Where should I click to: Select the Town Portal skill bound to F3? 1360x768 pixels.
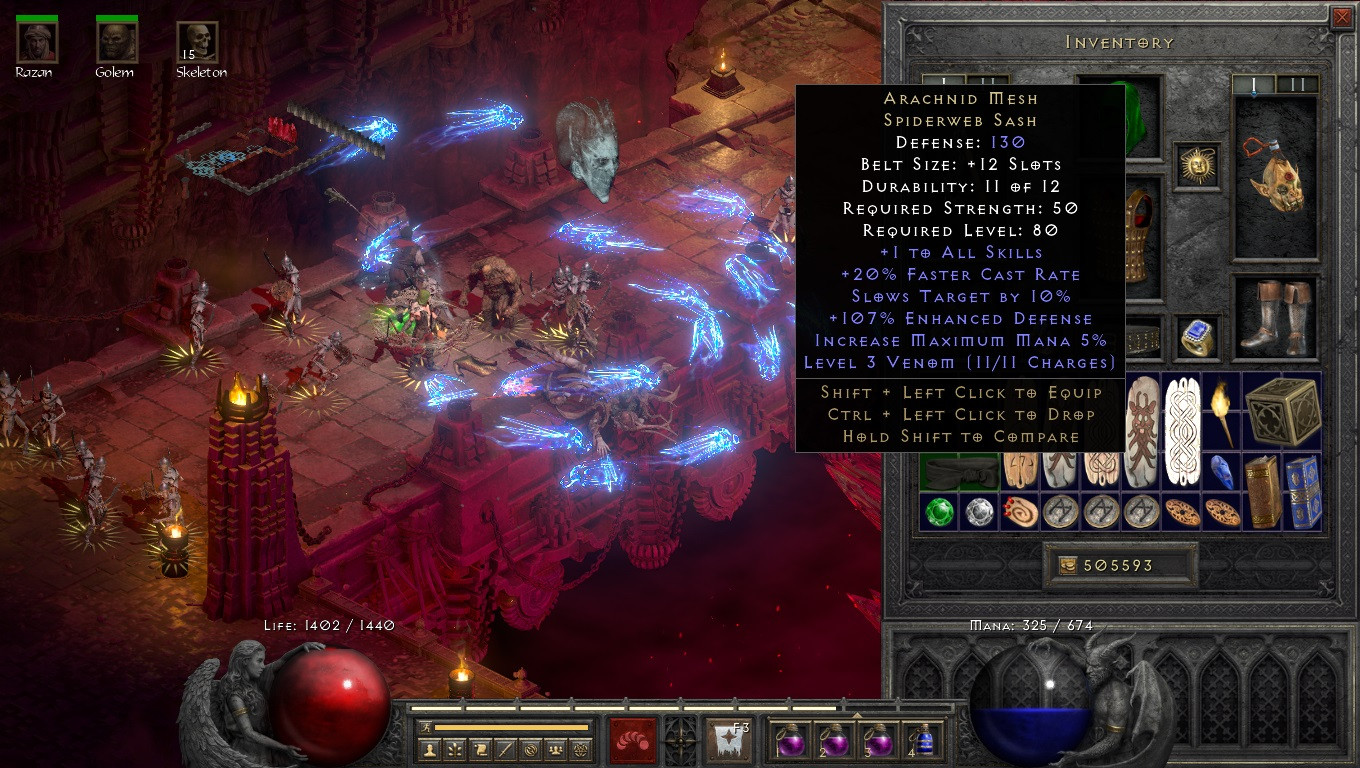[728, 740]
